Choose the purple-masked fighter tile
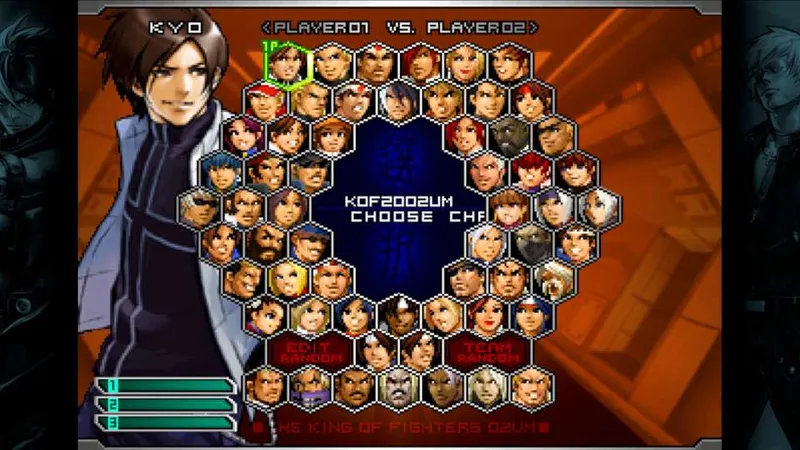This screenshot has height=450, width=800. (x=310, y=387)
